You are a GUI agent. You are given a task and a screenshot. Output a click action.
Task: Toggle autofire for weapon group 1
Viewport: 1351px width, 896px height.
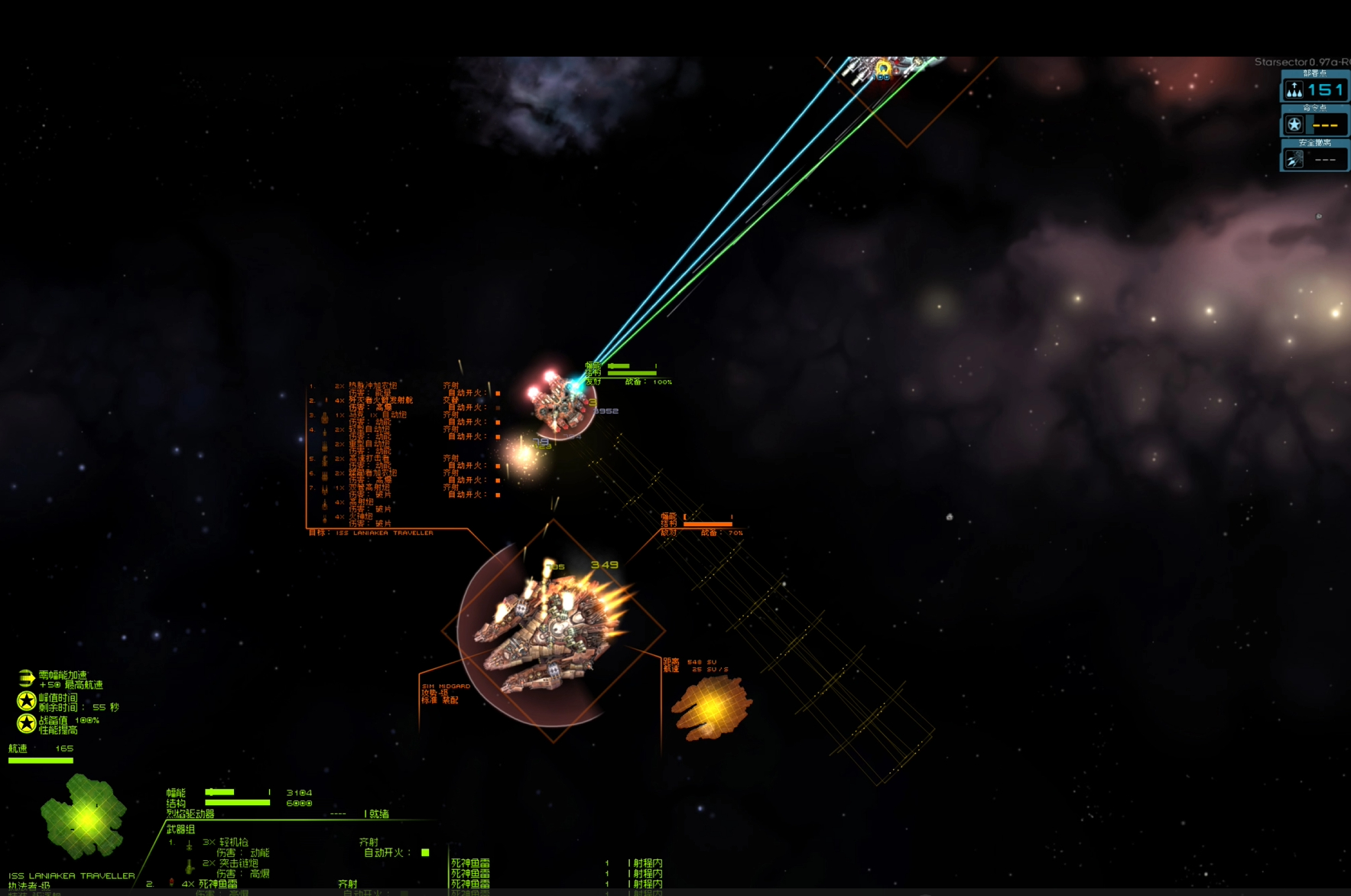[425, 852]
